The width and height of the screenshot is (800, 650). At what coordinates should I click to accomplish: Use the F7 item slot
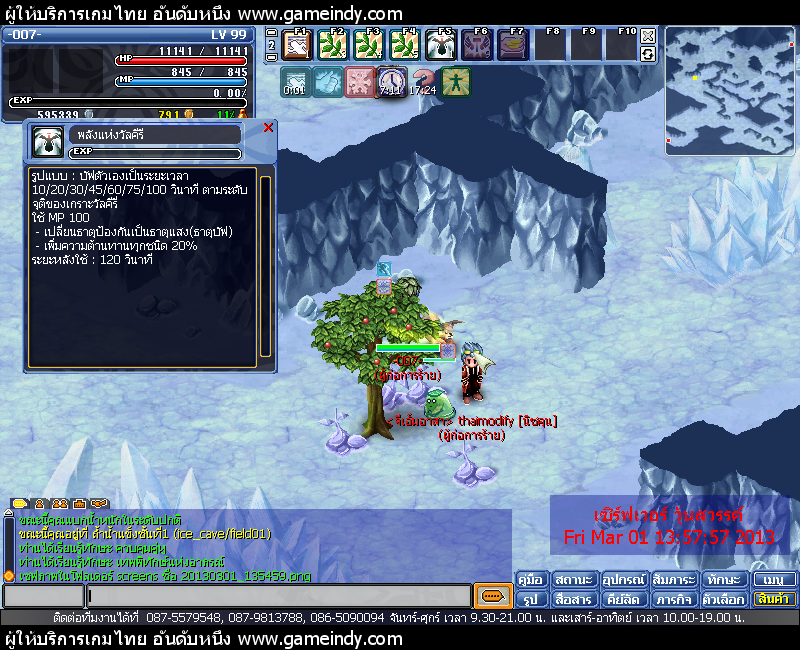coord(513,45)
